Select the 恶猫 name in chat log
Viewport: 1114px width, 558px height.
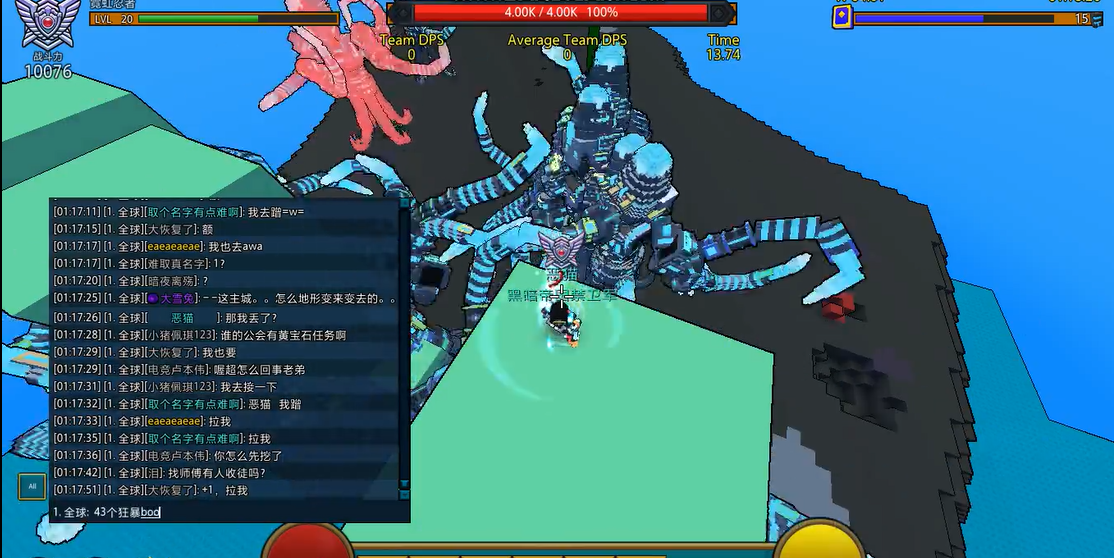coord(183,317)
